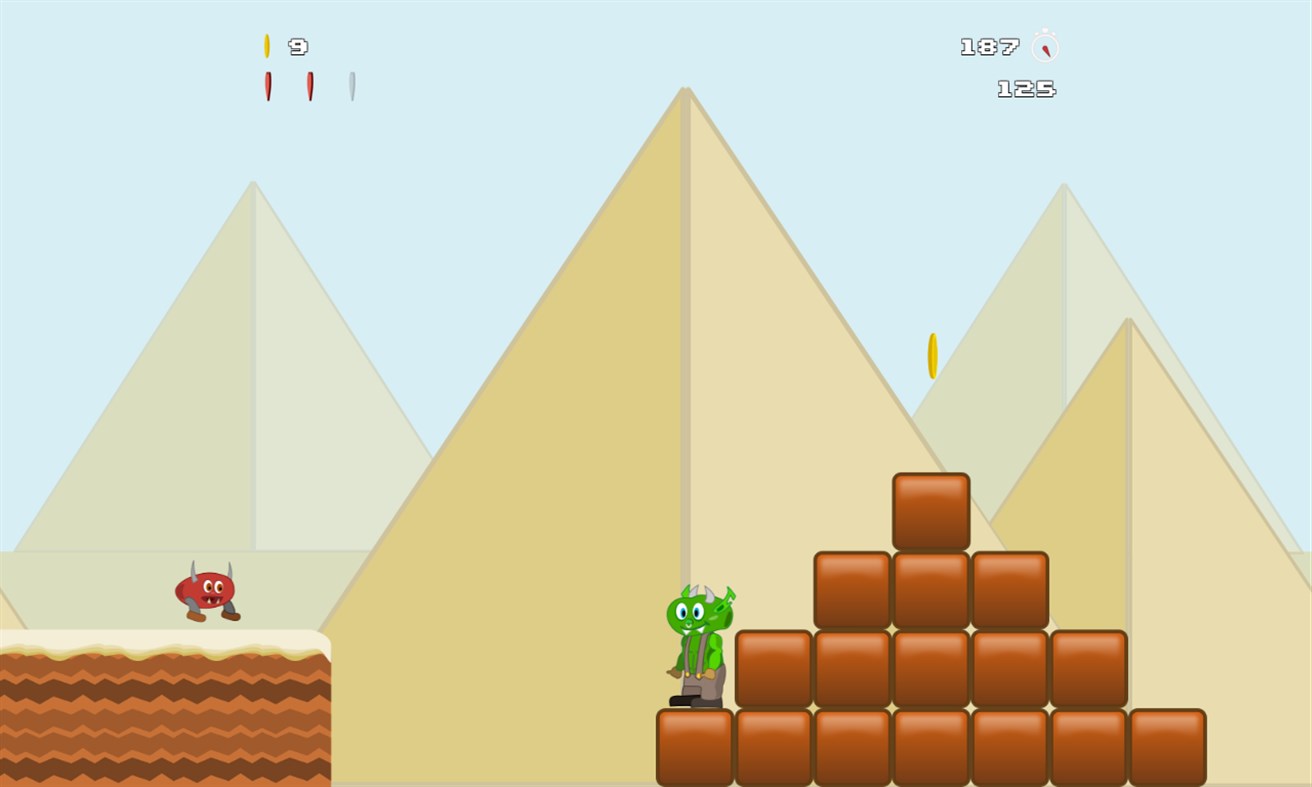
Task: Click the green horned player character
Action: (699, 640)
